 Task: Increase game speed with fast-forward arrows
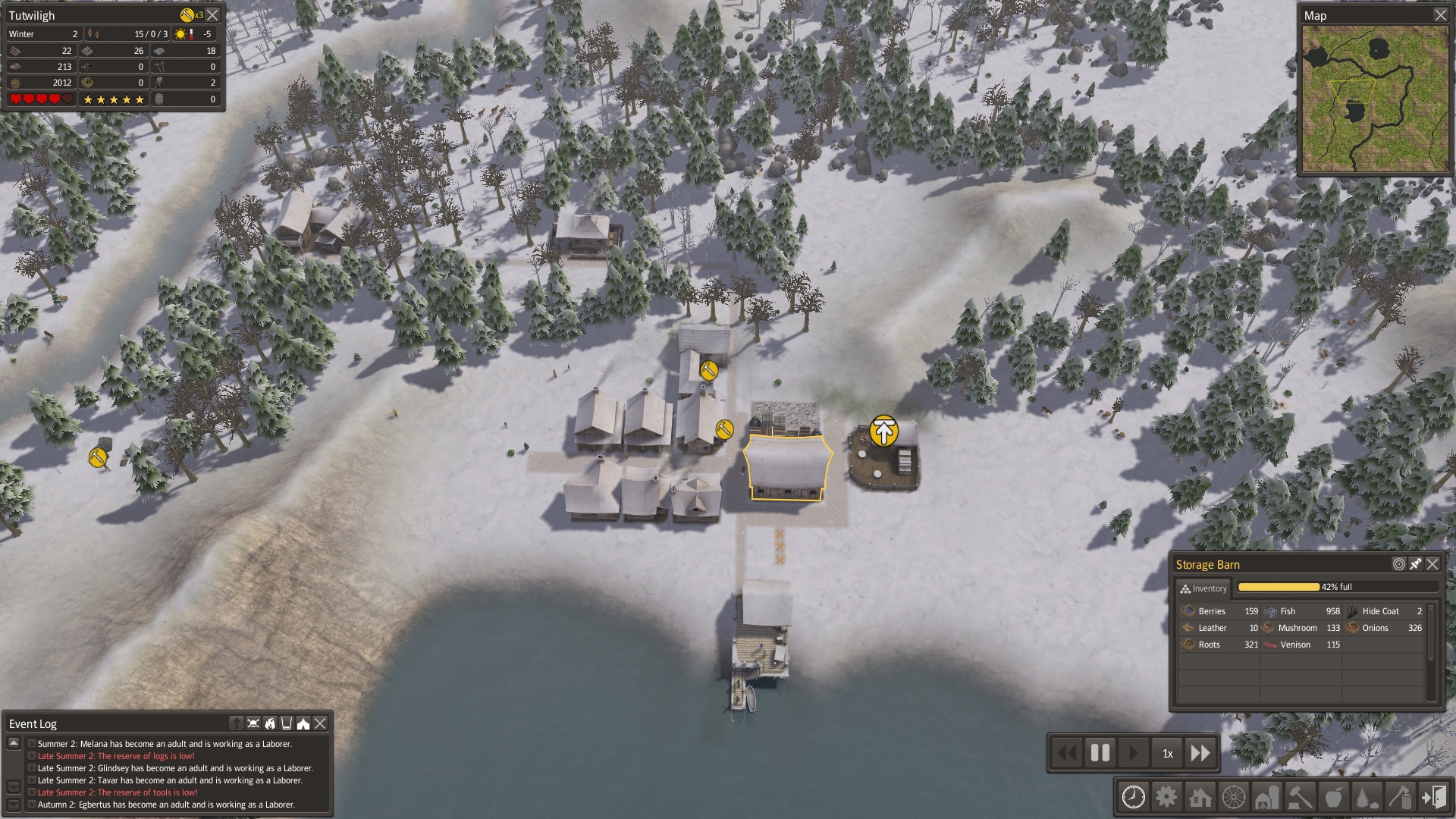point(1200,753)
